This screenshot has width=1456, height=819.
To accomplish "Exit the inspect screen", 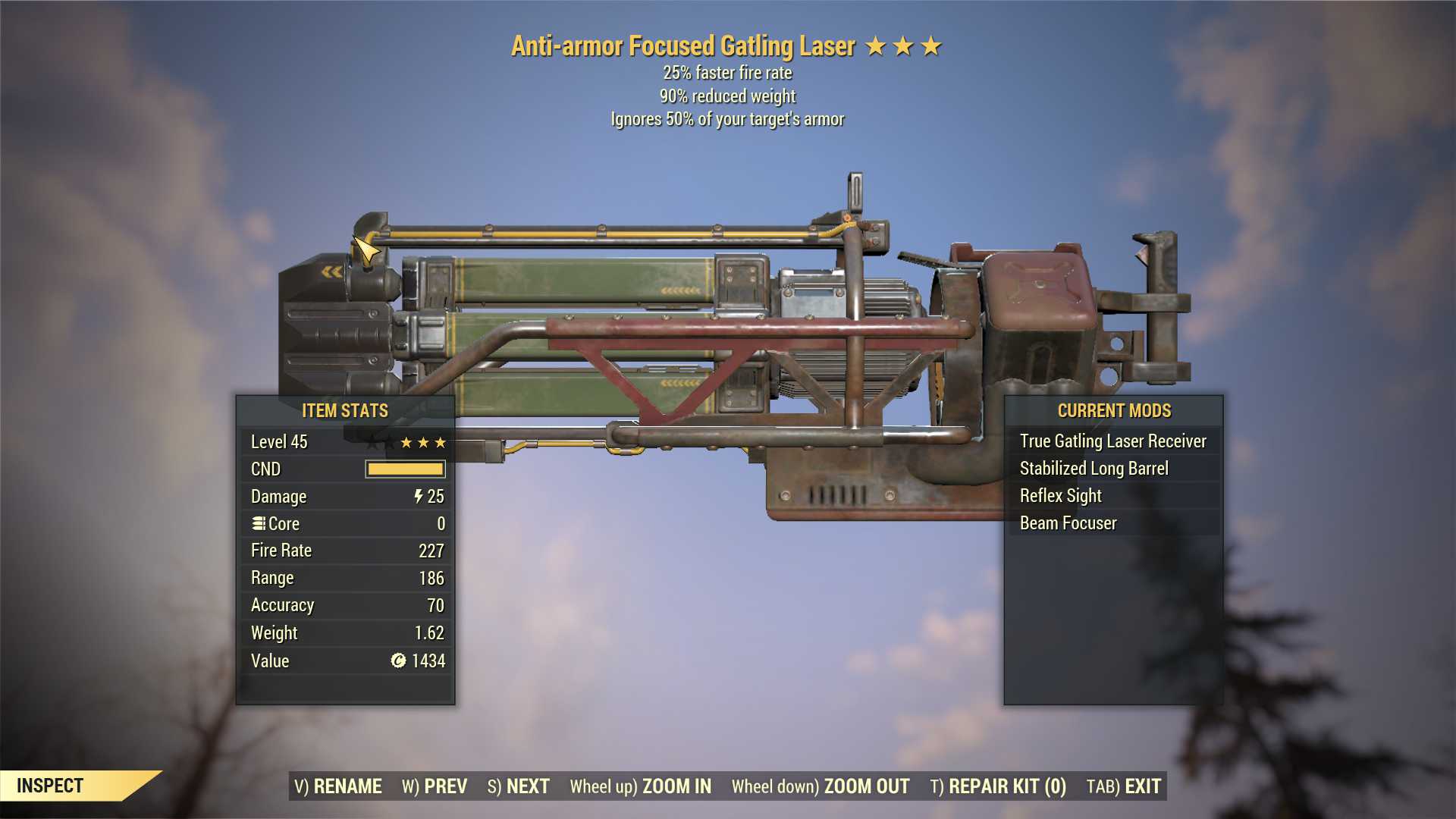I will point(1124,786).
